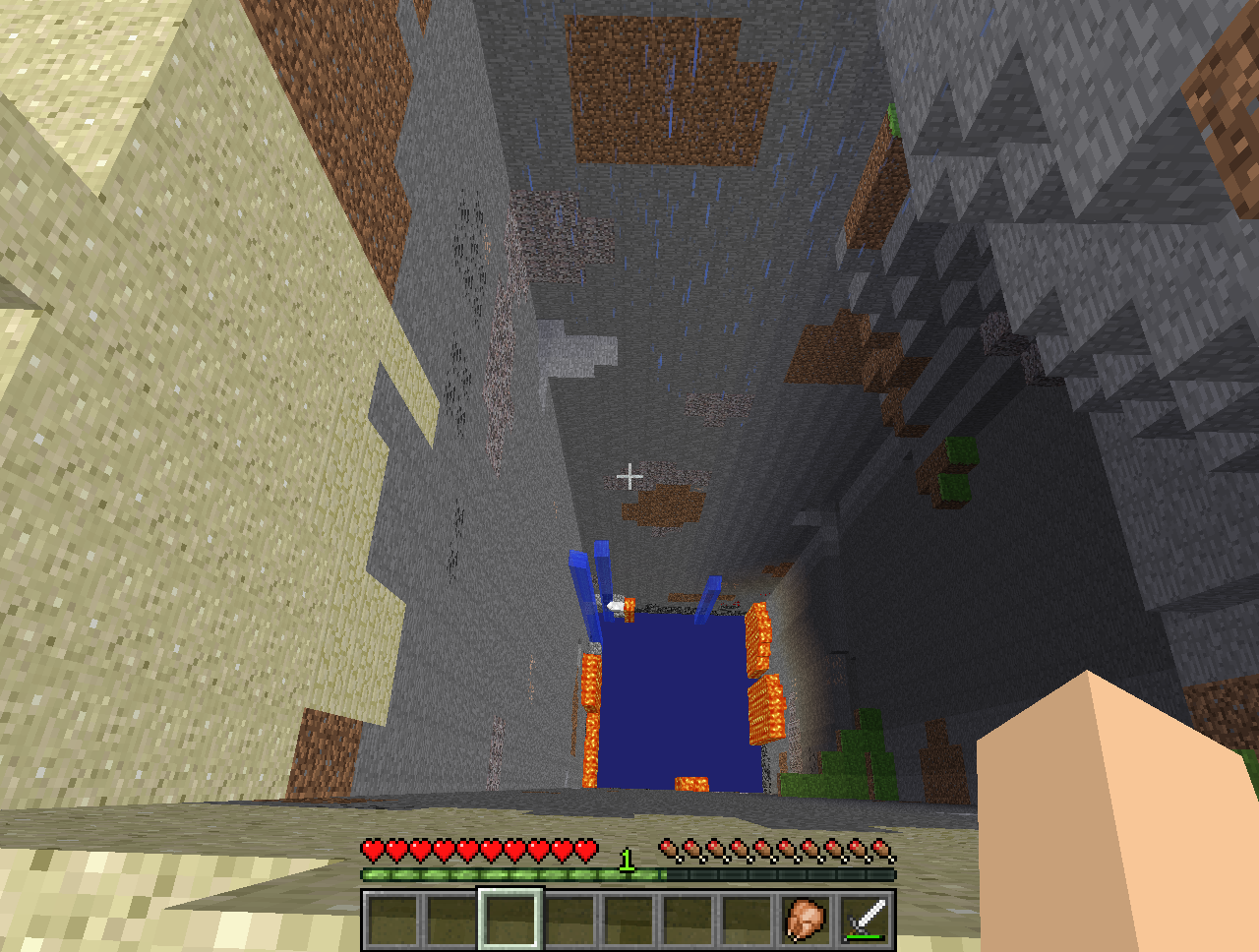Select the iron sword hotbar slot
The height and width of the screenshot is (952, 1259).
coord(865,921)
